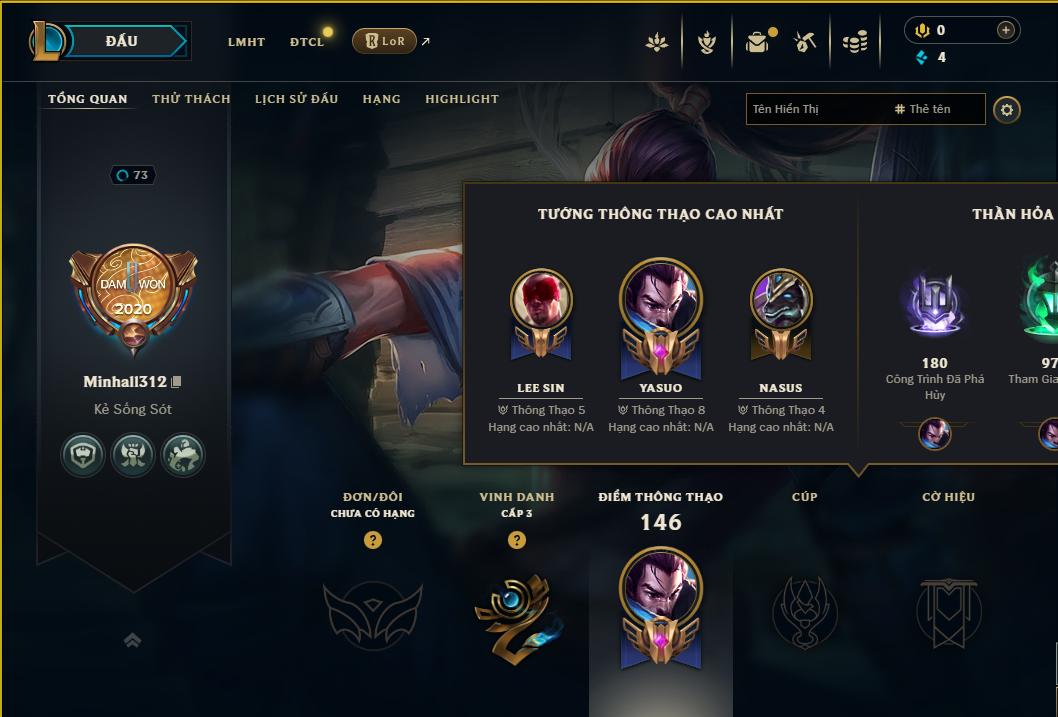Select the Lee Sin mastery portrait
Image resolution: width=1058 pixels, height=717 pixels.
point(541,300)
